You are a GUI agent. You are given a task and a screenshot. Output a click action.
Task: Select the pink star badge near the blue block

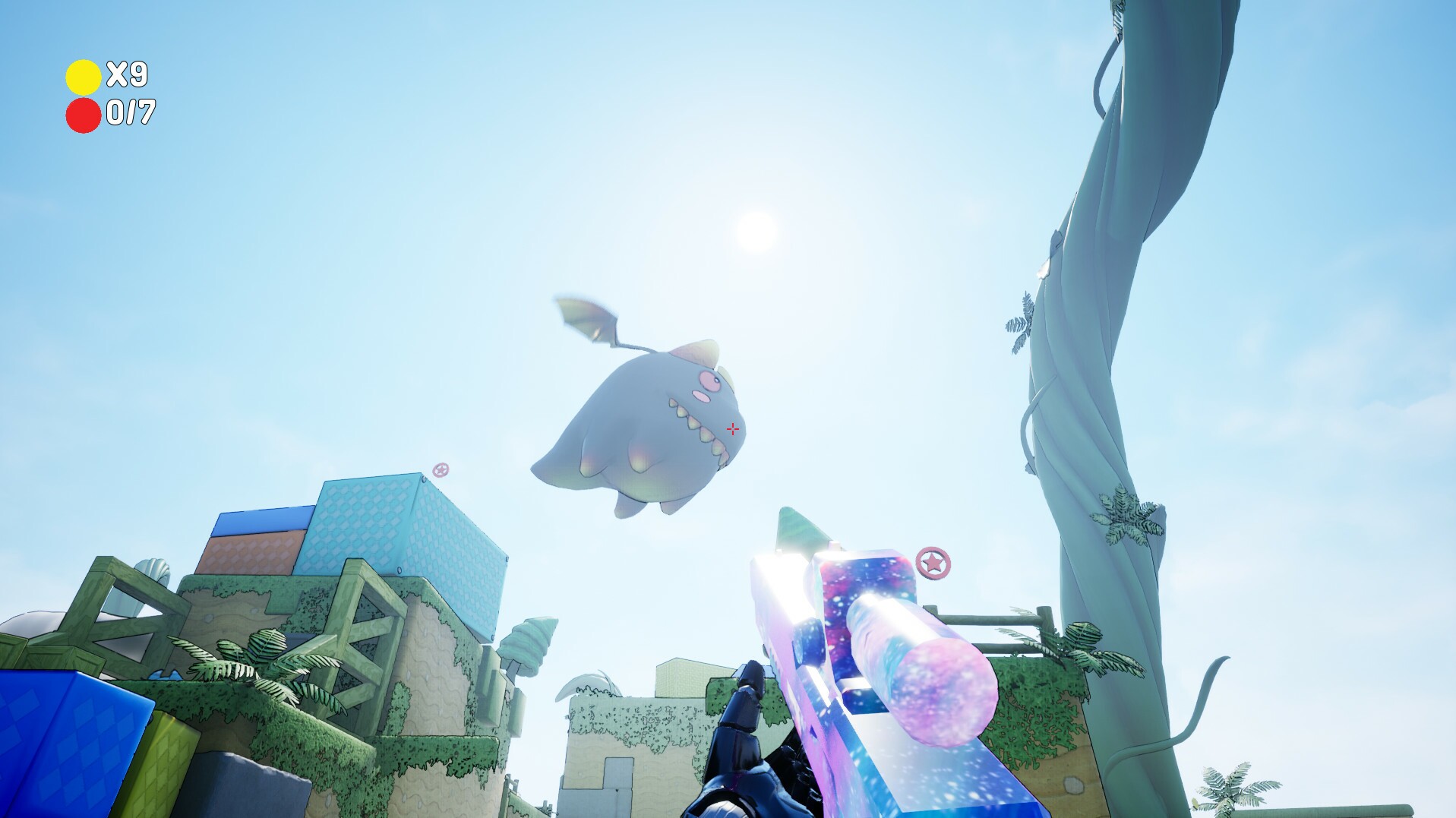point(441,471)
